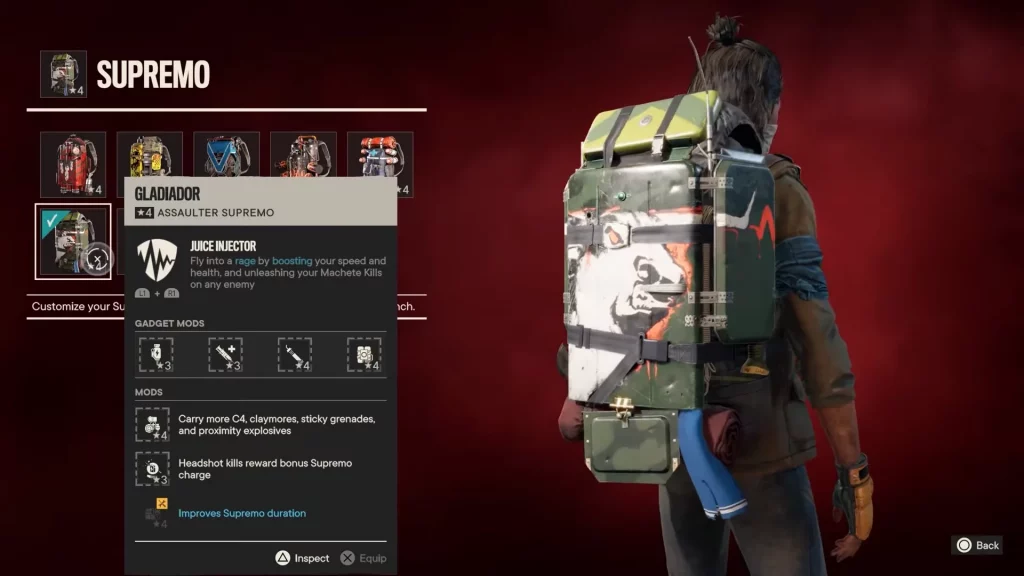Click the Juice Injector ability icon

pyautogui.click(x=156, y=261)
